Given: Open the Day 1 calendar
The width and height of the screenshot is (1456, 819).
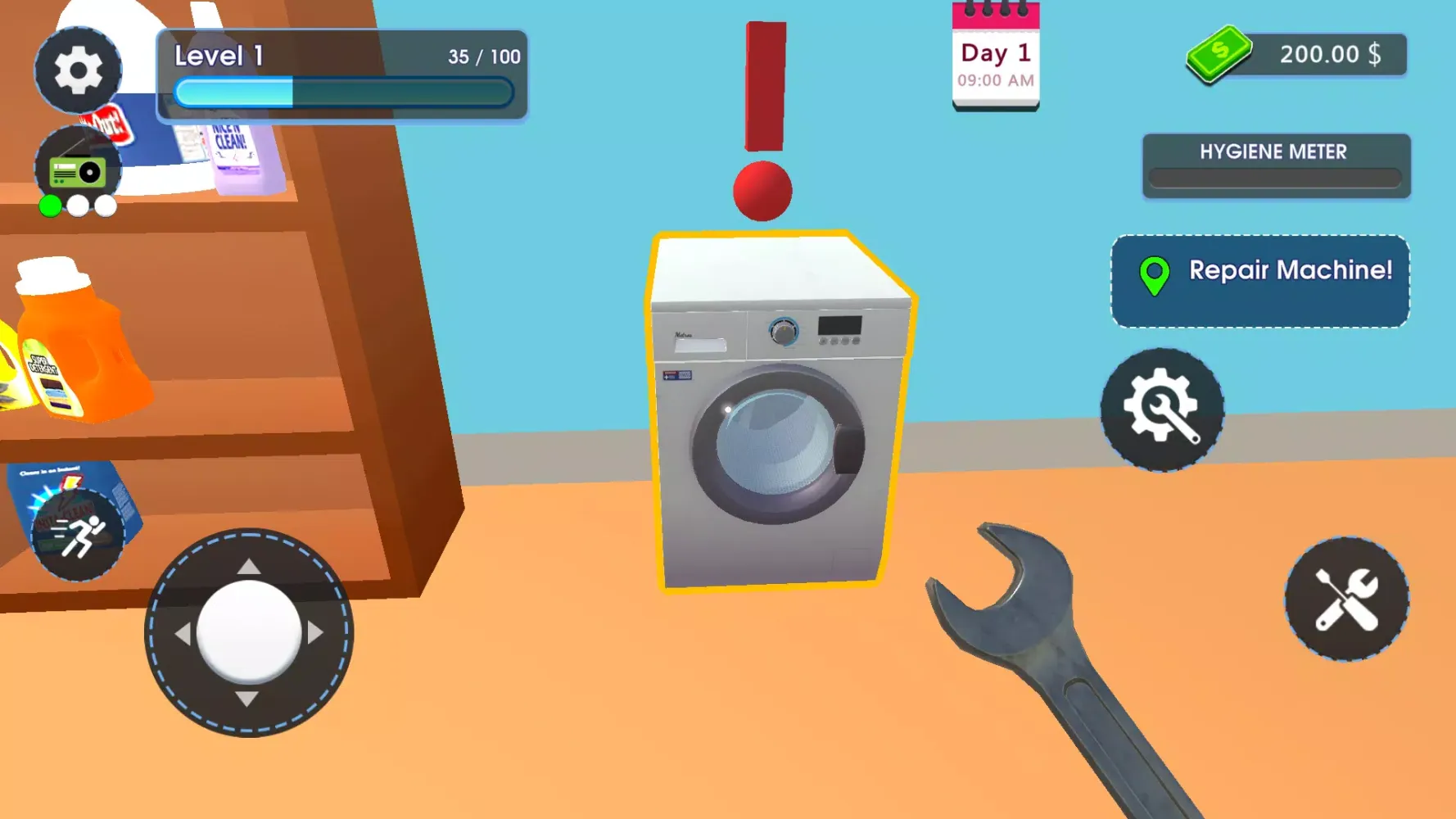Looking at the screenshot, I should point(995,53).
